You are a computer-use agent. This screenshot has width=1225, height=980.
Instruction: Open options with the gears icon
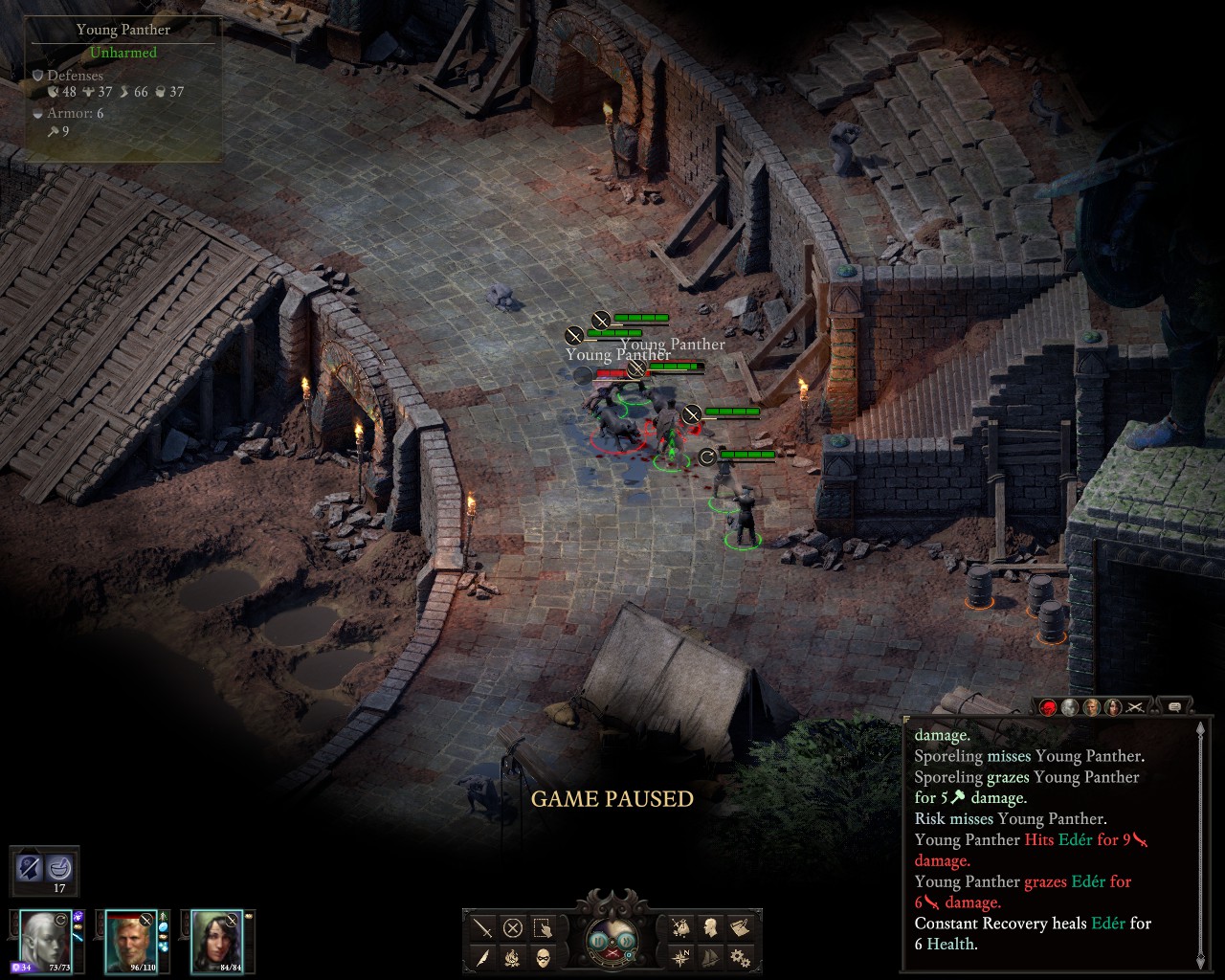pos(740,957)
